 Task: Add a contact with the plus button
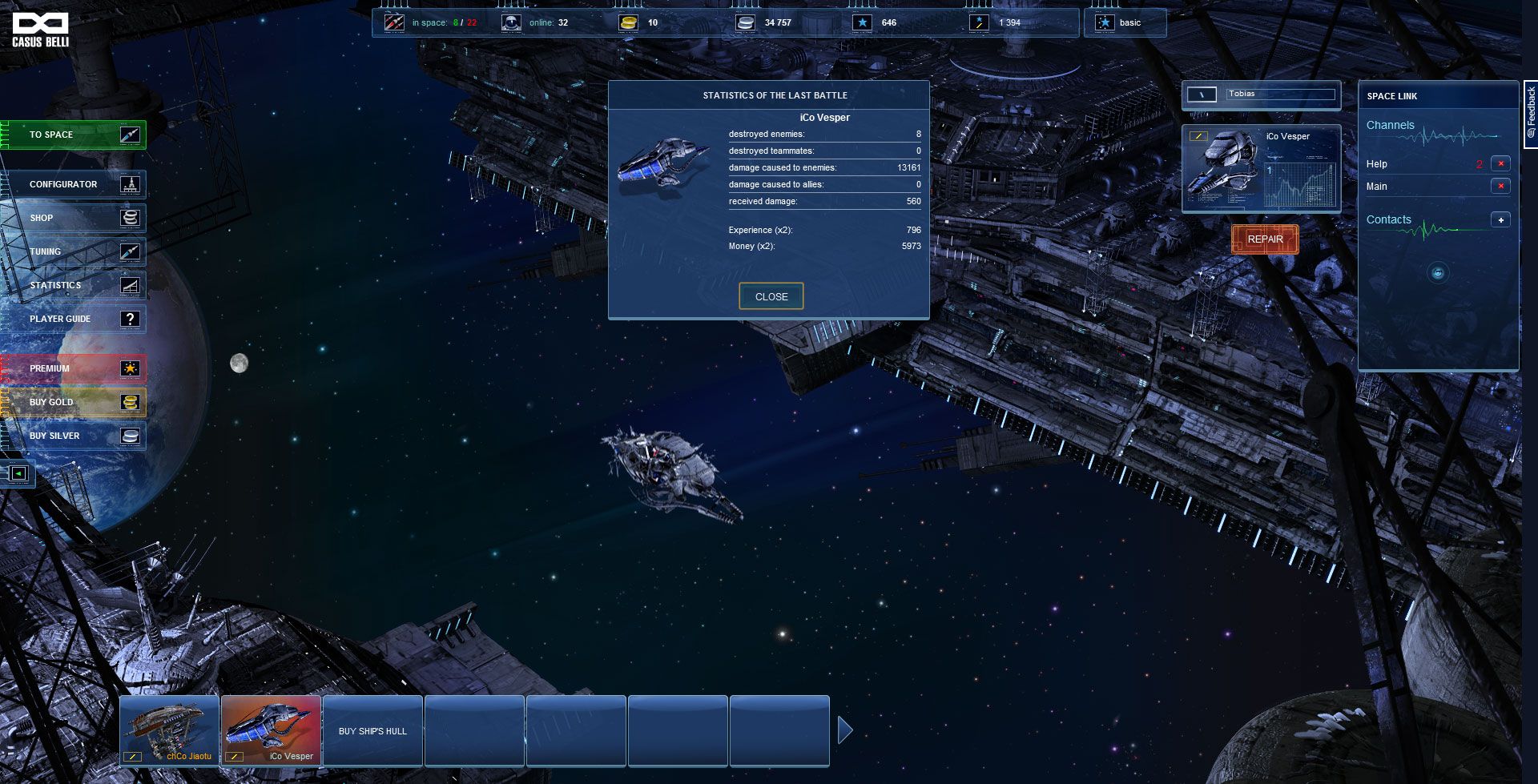click(x=1500, y=219)
